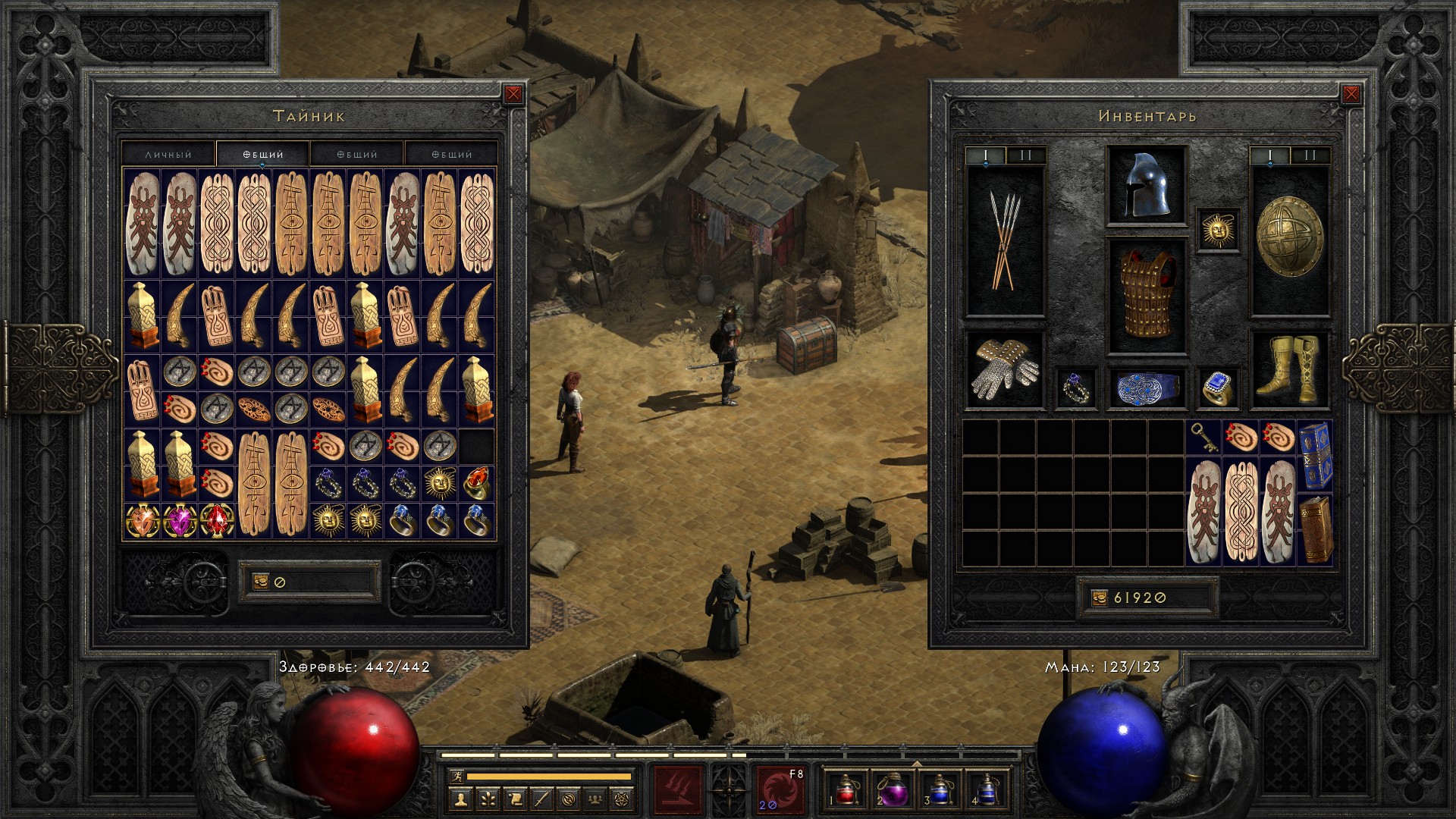Click the stash gold withdraw button
The image size is (1456, 819).
click(x=260, y=582)
